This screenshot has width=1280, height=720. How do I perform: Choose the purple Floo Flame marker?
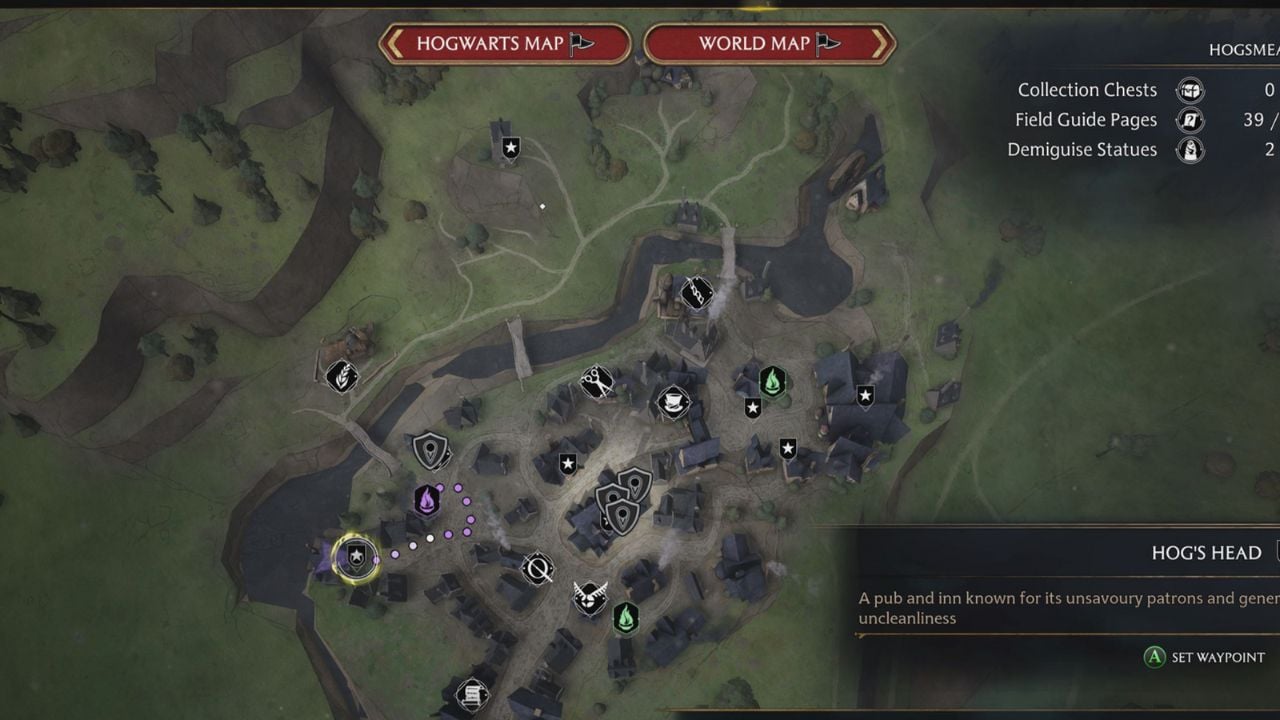427,500
